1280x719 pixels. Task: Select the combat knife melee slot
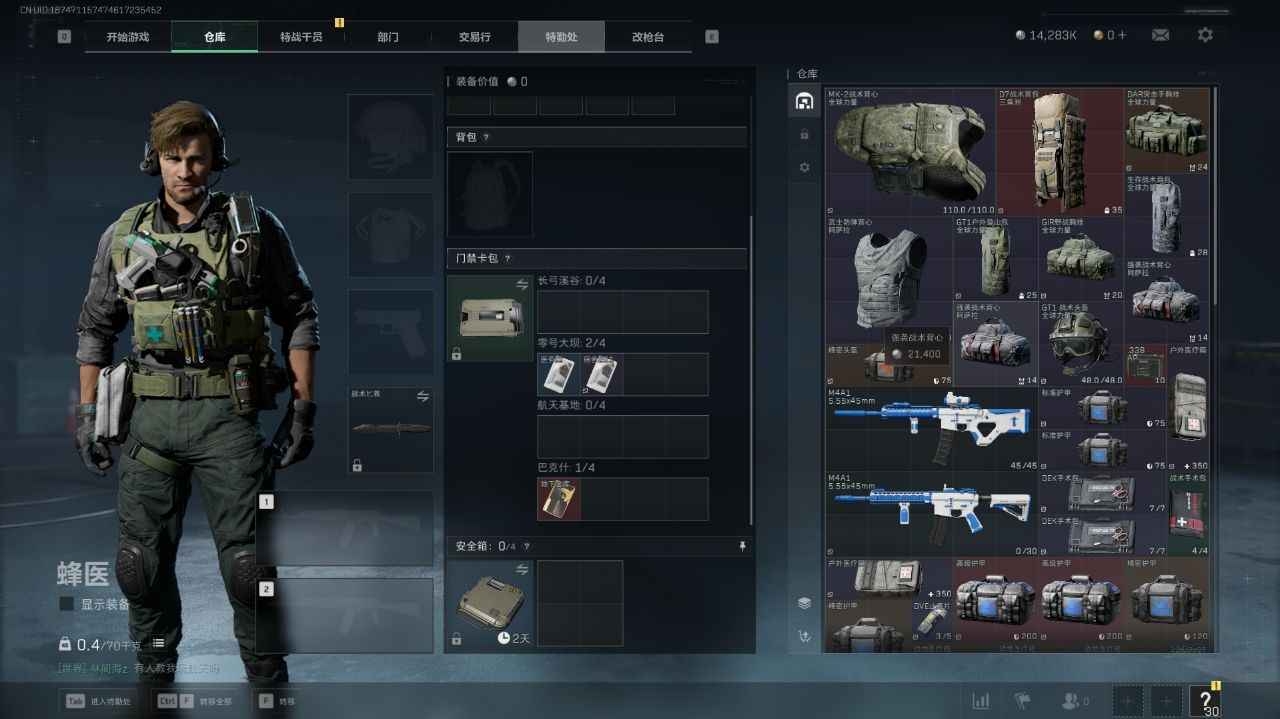[390, 430]
